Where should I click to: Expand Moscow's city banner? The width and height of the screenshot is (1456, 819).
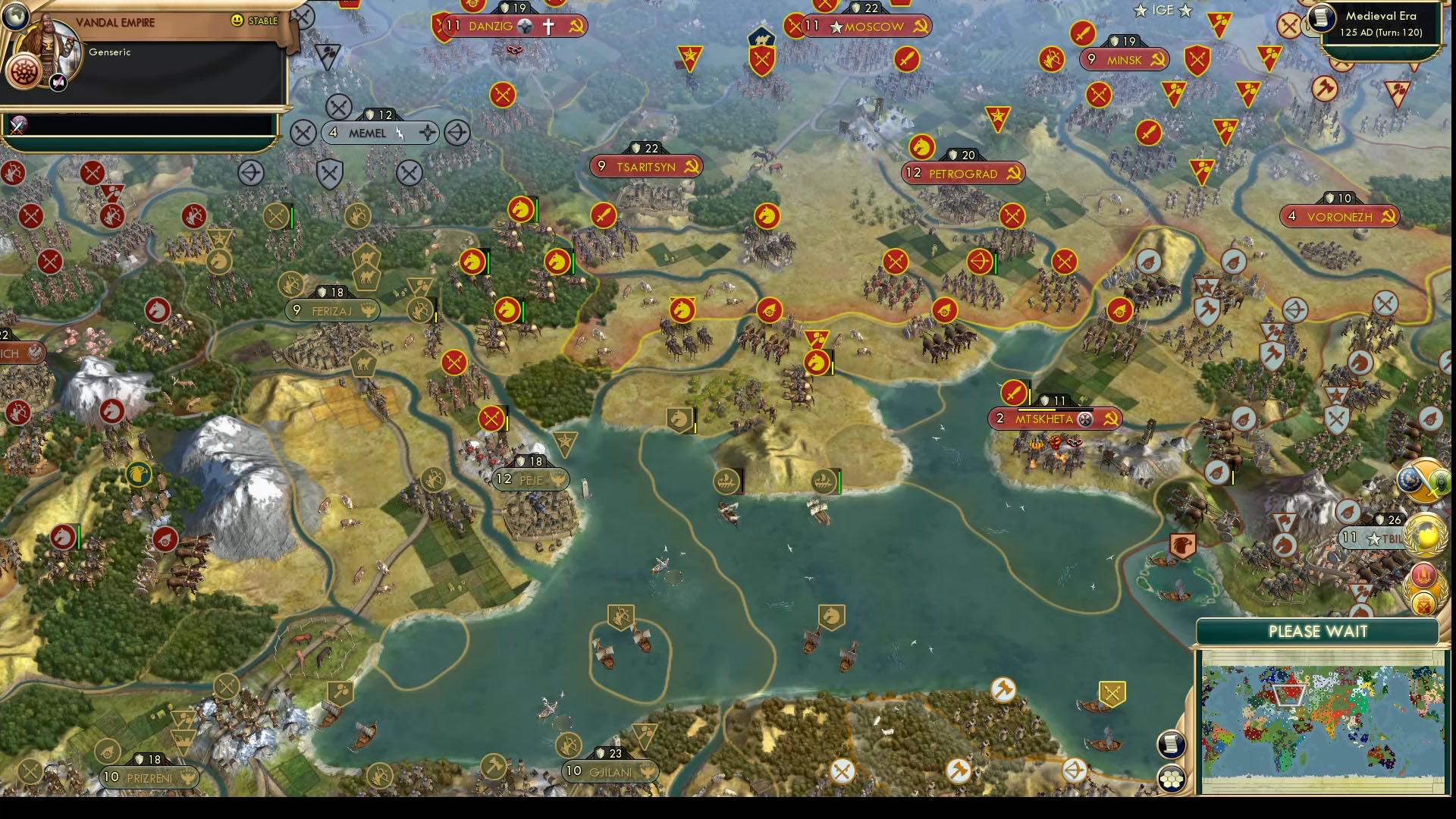(x=867, y=27)
